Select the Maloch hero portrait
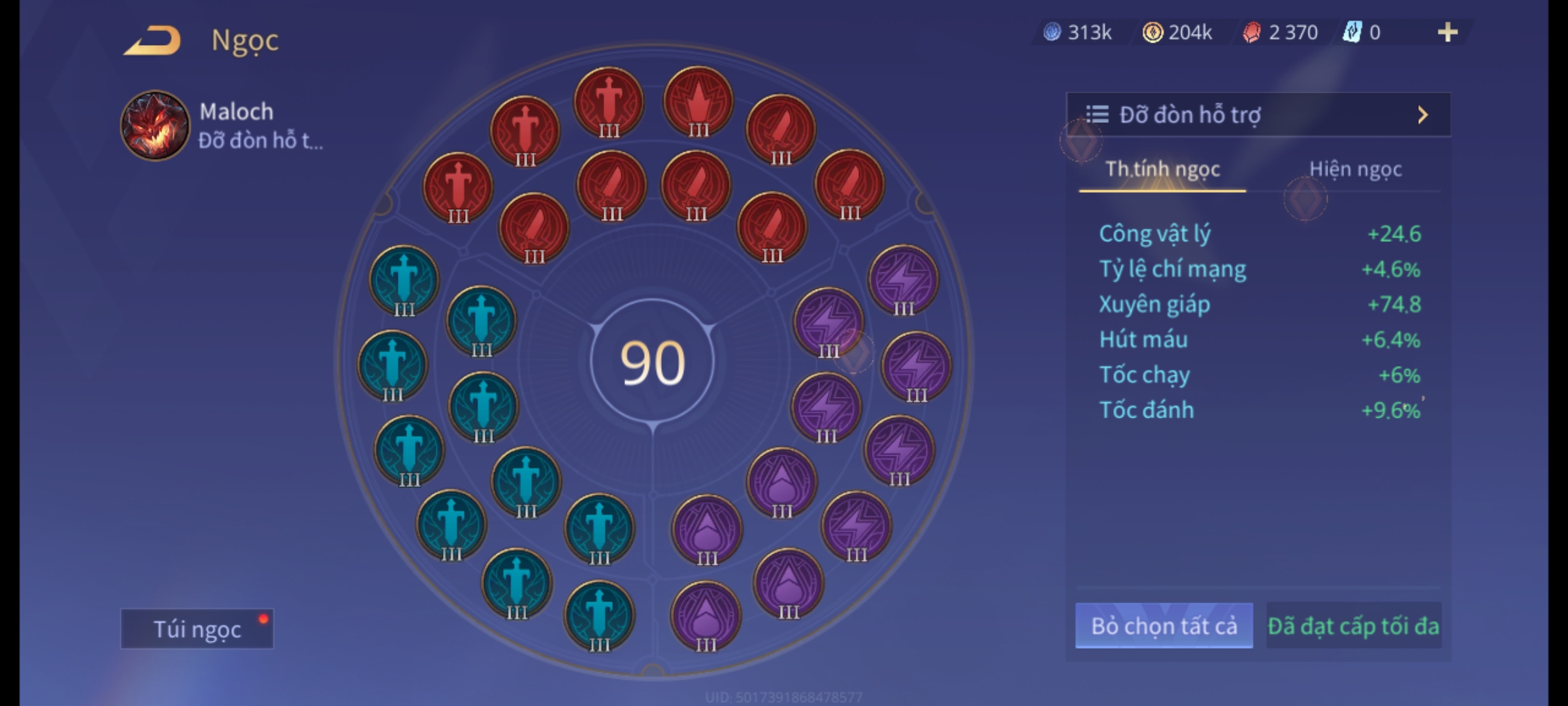 (x=155, y=126)
